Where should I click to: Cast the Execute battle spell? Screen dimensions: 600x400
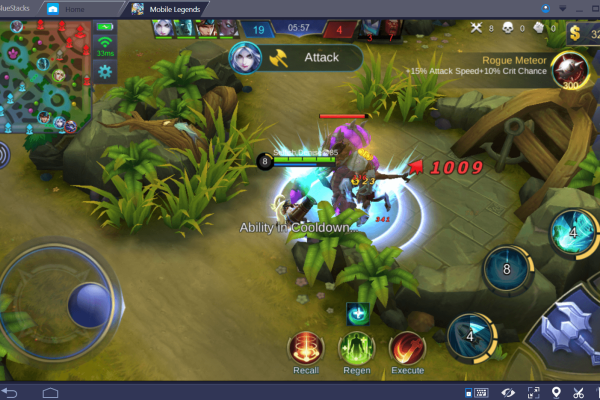click(407, 348)
